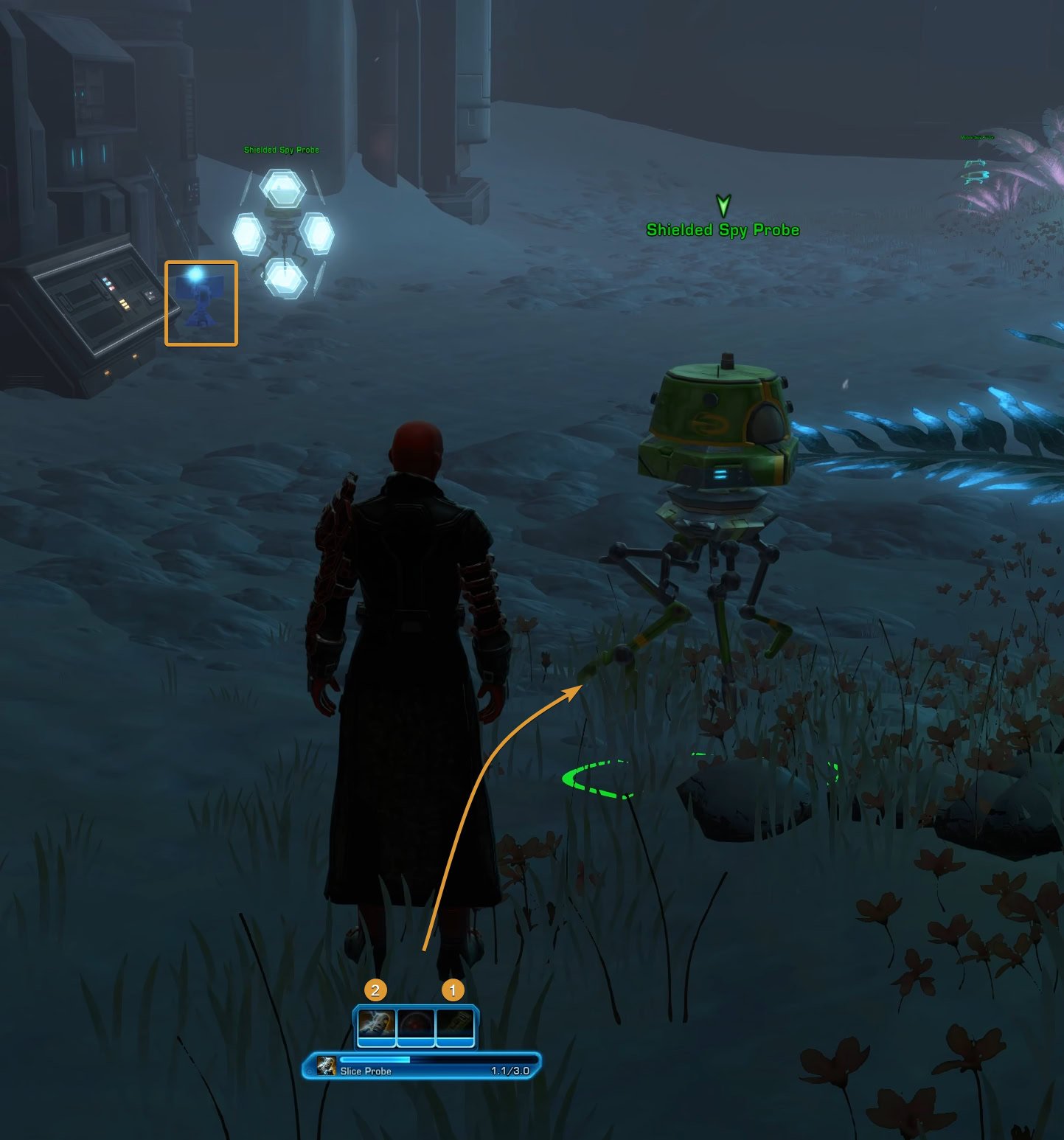This screenshot has height=1140, width=1064.
Task: Click the orange badge numbered 1
Action: (452, 989)
